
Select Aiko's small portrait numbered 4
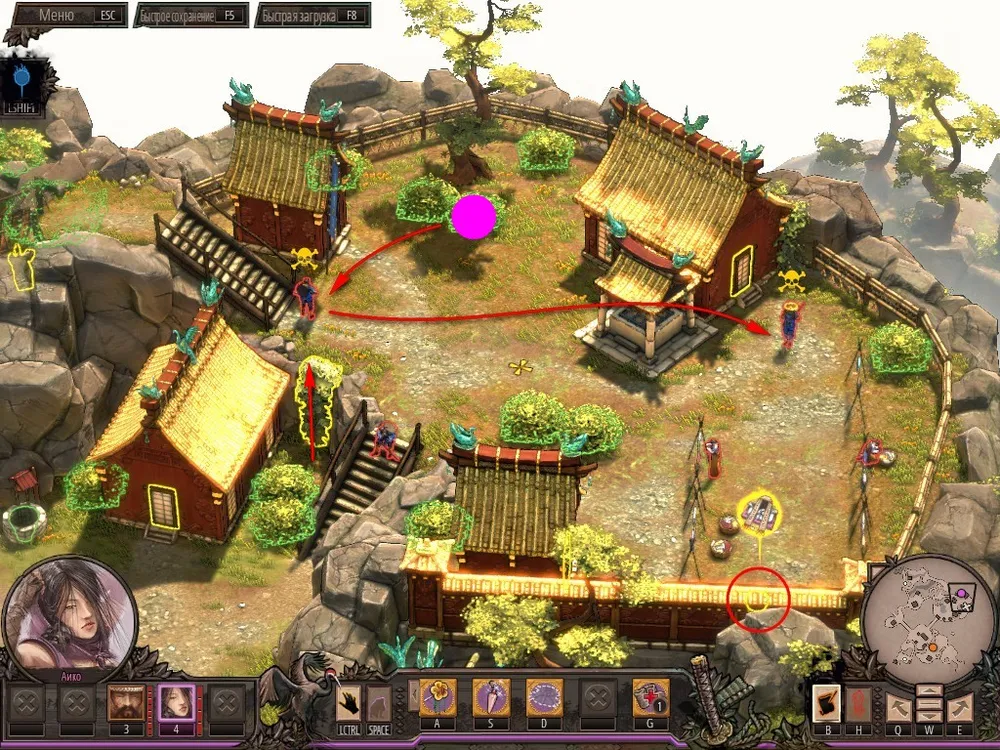(x=176, y=700)
